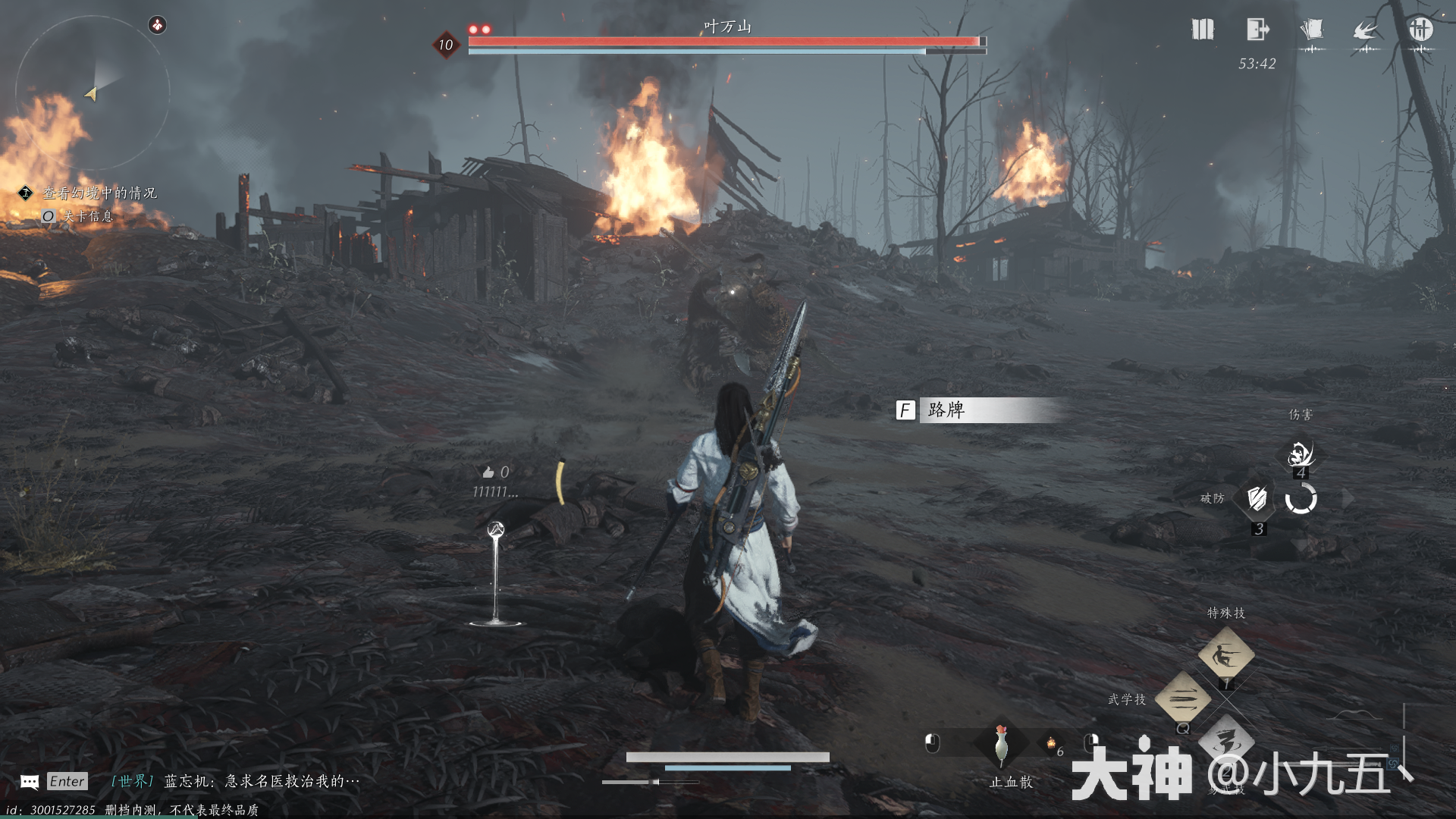The width and height of the screenshot is (1456, 819).
Task: Use the 武学技 martial skill diamond
Action: coord(1182,698)
